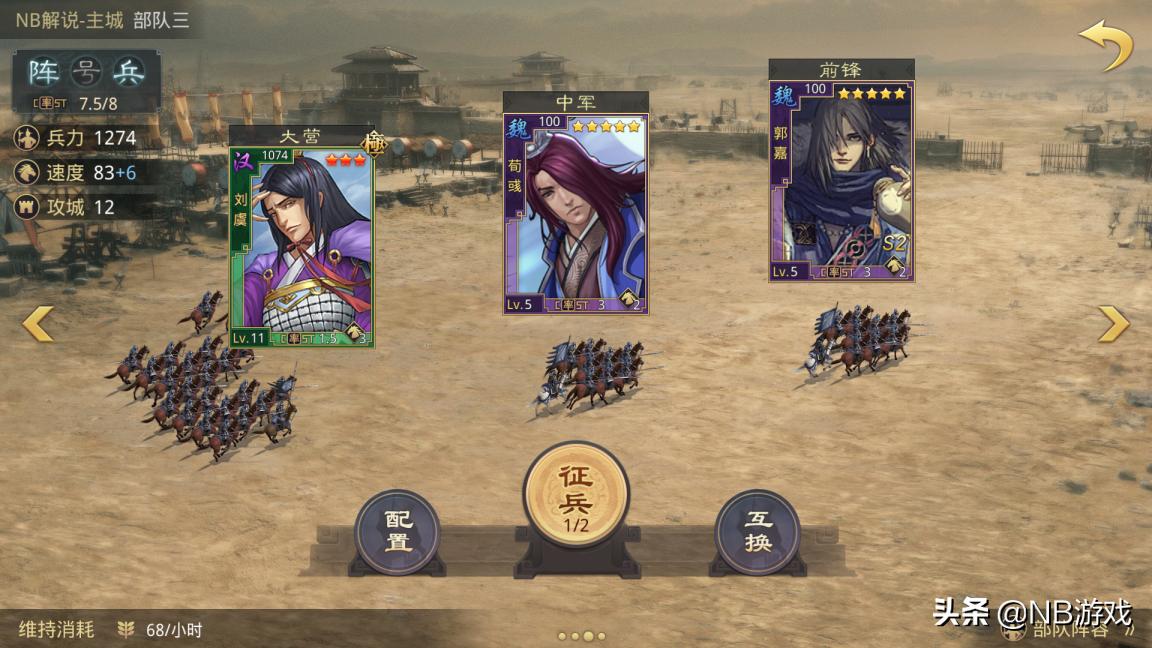Switch to the 号 tab

[87, 72]
